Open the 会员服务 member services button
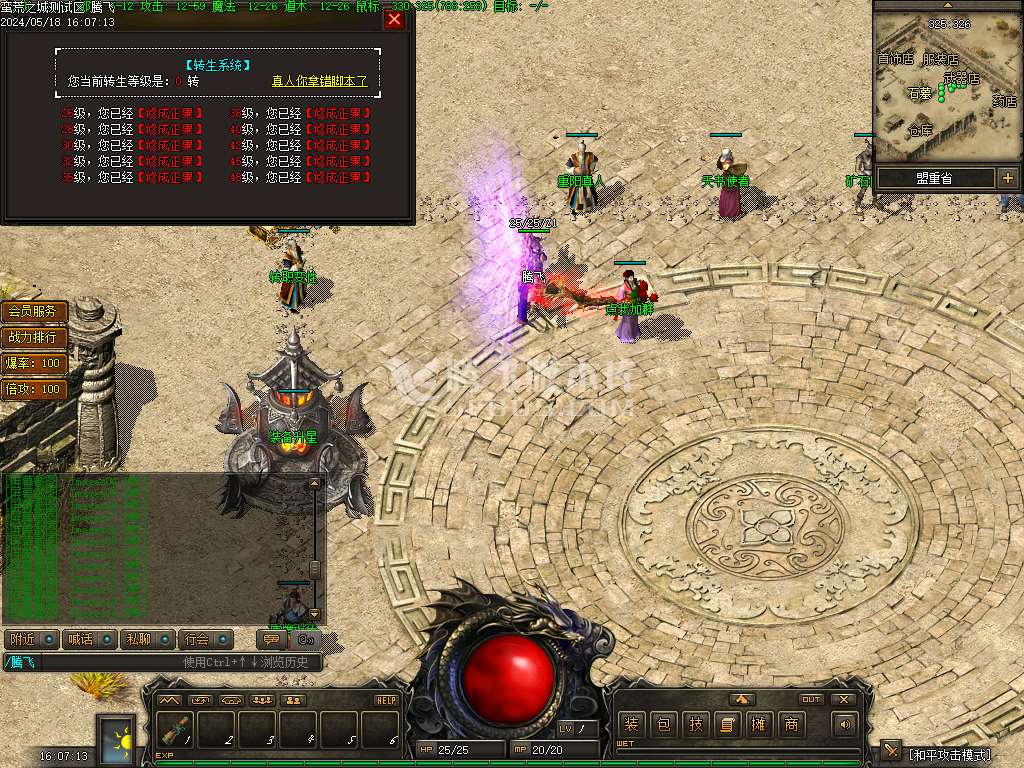The width and height of the screenshot is (1024, 768). click(34, 312)
